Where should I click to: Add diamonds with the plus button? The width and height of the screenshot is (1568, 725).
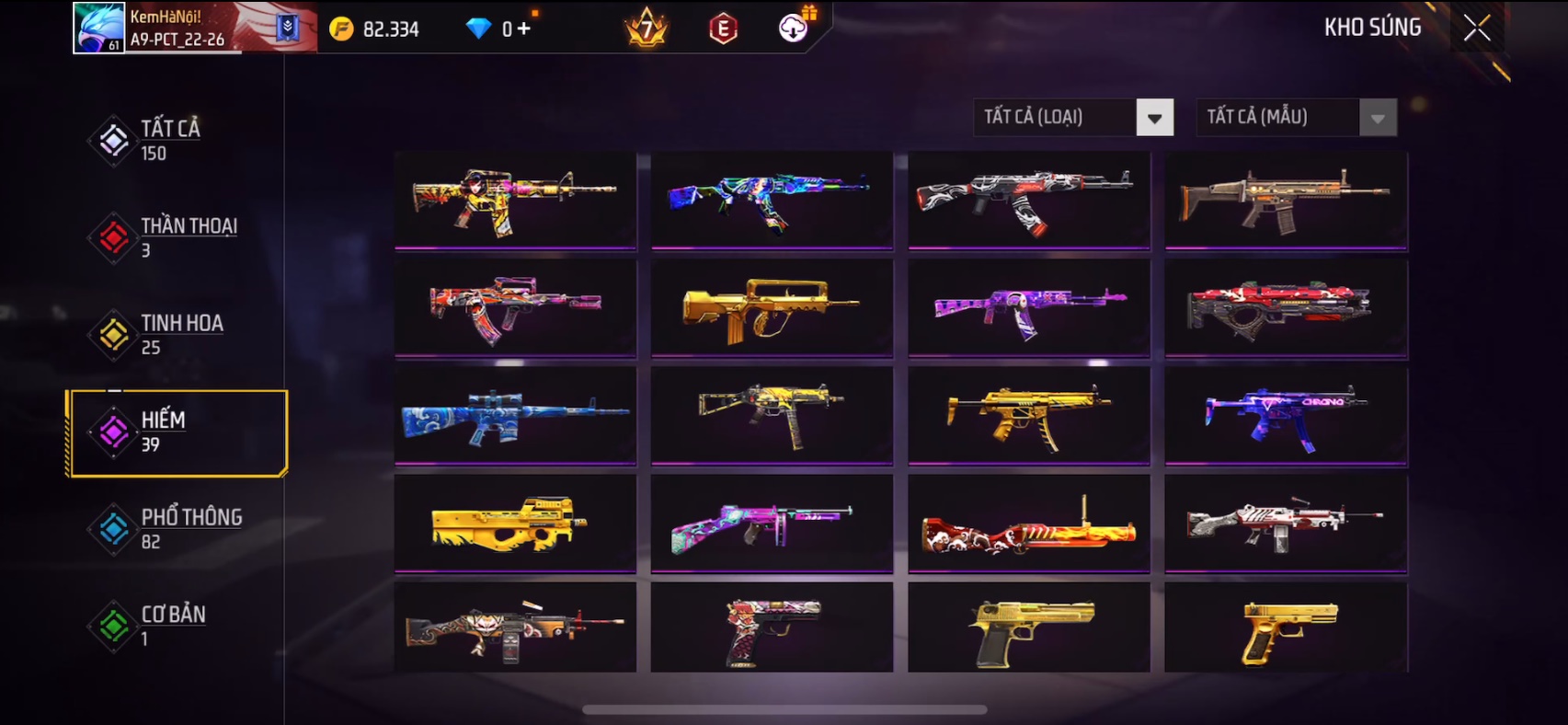pos(523,29)
